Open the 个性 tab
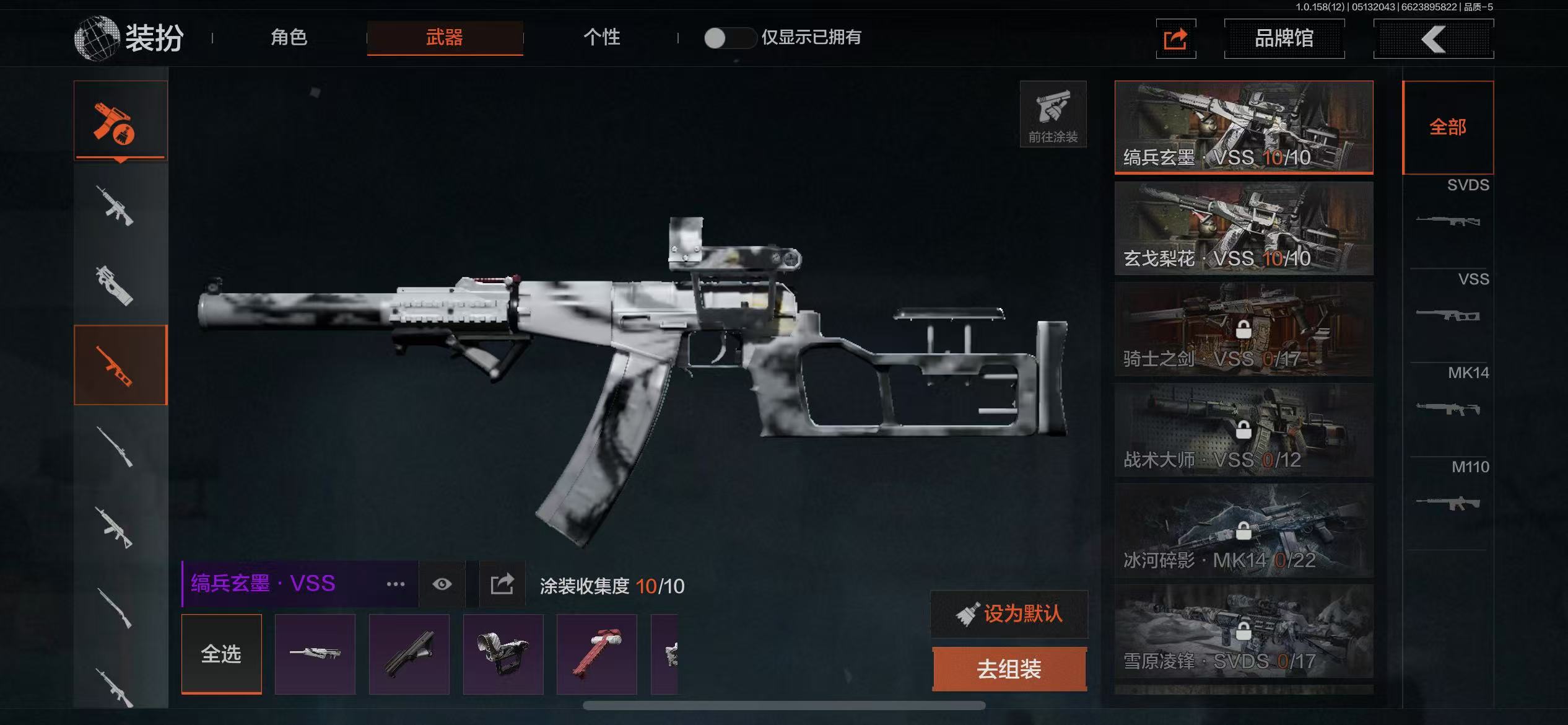This screenshot has height=725, width=1568. click(601, 37)
